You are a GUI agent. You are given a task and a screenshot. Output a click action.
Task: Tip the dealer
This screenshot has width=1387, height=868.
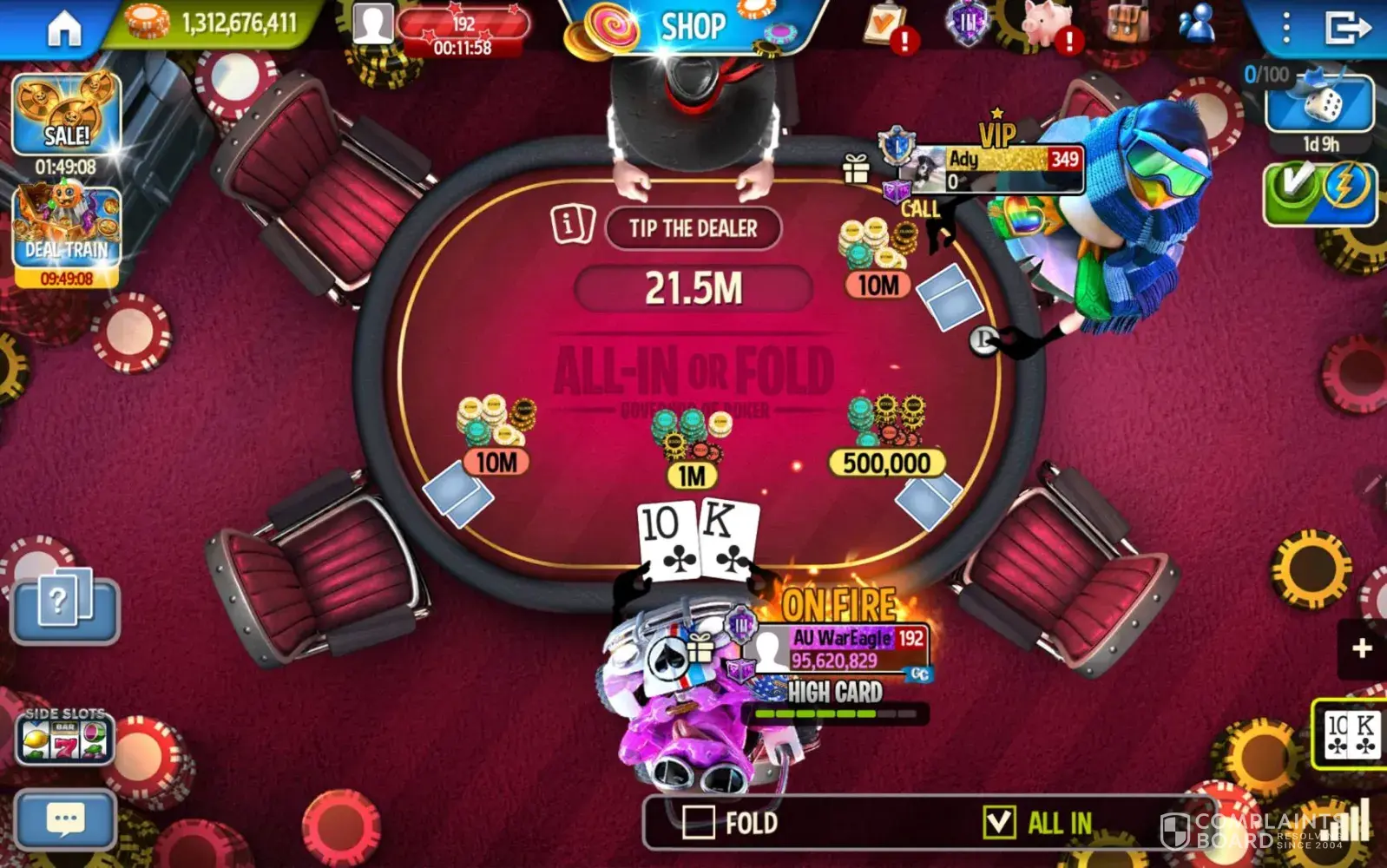tap(693, 228)
